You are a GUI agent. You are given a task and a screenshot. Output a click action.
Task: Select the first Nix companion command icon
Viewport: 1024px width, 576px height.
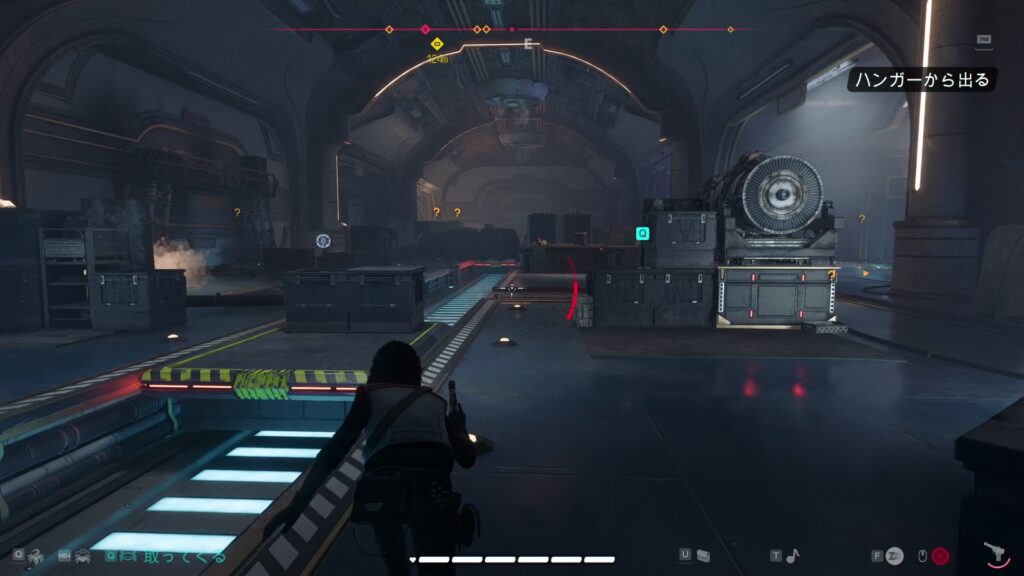coord(35,555)
